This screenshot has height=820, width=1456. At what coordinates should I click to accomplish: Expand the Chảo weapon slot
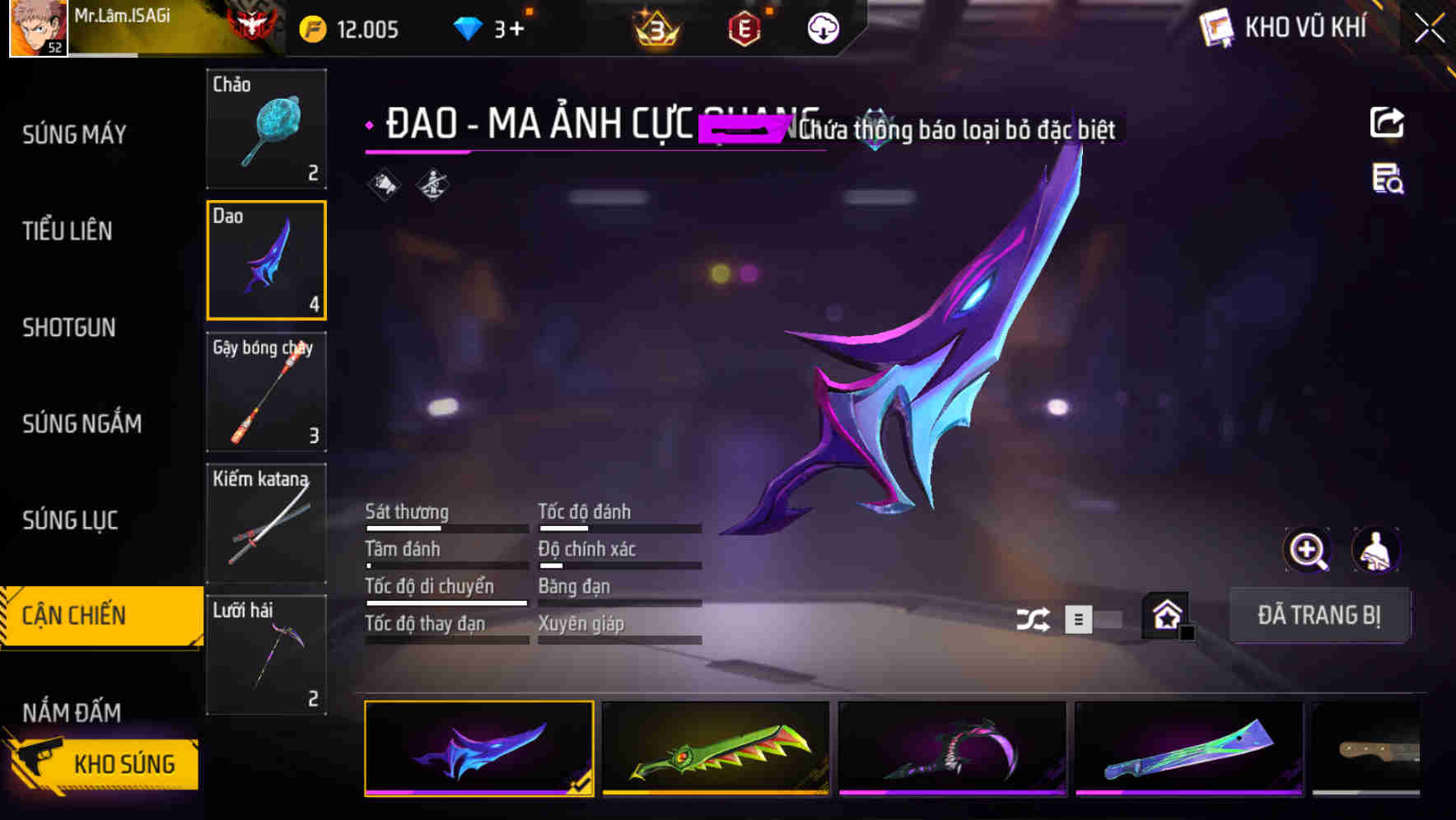tap(266, 130)
